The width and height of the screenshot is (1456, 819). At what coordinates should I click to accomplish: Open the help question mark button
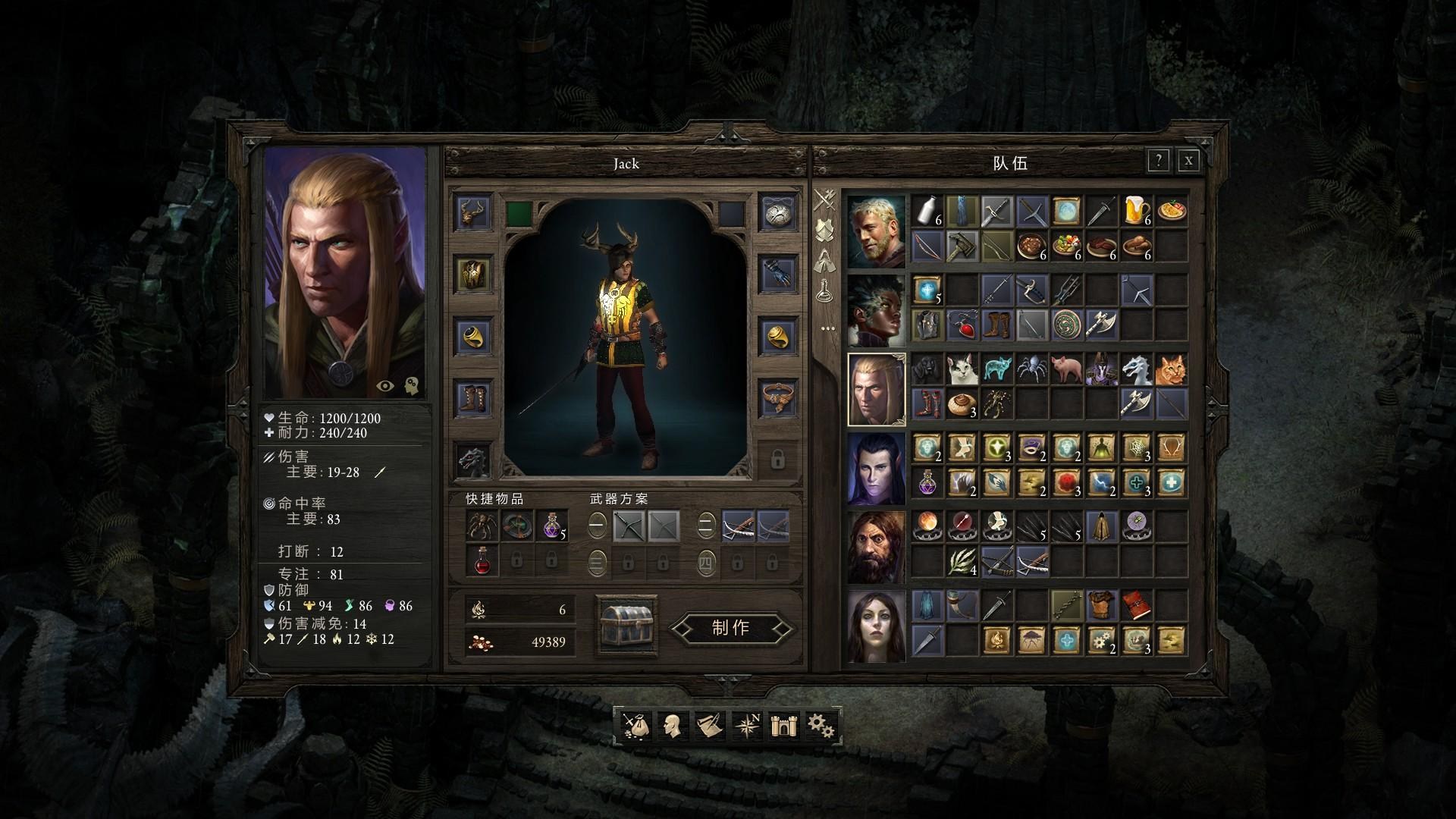(1158, 161)
